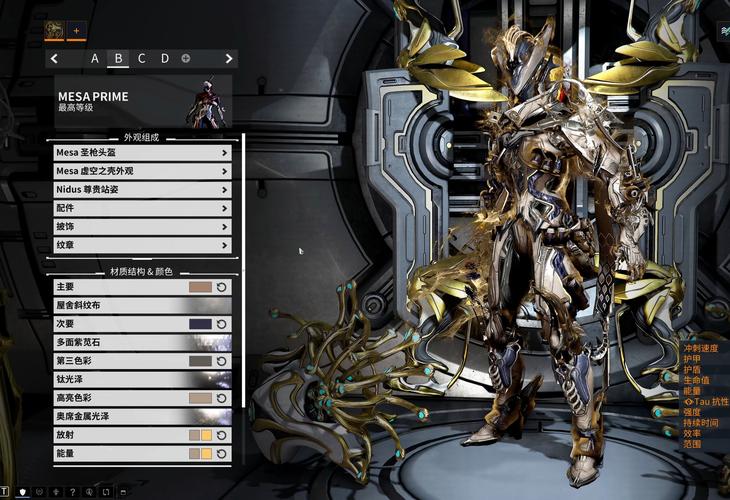This screenshot has width=730, height=500.
Task: Switch to appearance config A
Action: (x=95, y=59)
